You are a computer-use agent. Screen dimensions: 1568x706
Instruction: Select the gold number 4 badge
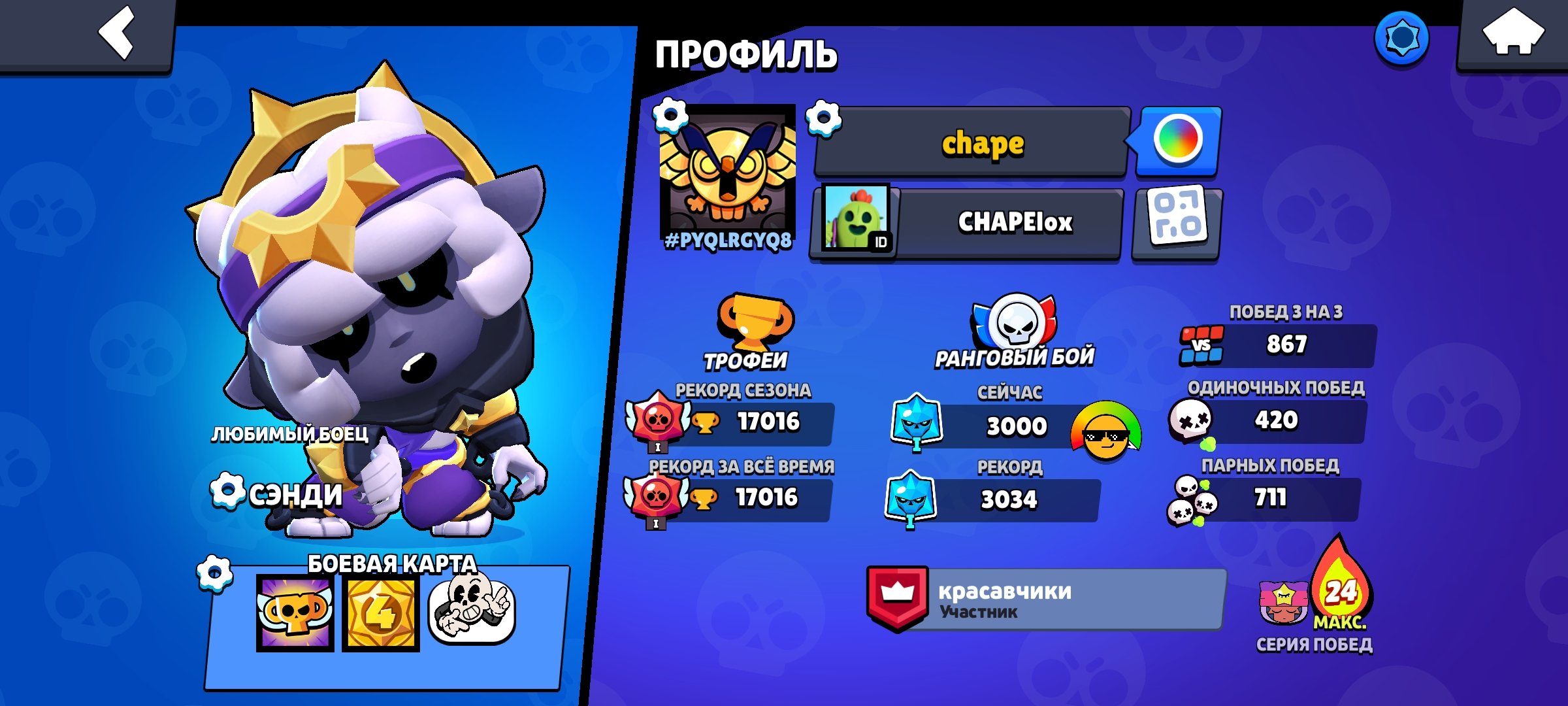coord(380,613)
